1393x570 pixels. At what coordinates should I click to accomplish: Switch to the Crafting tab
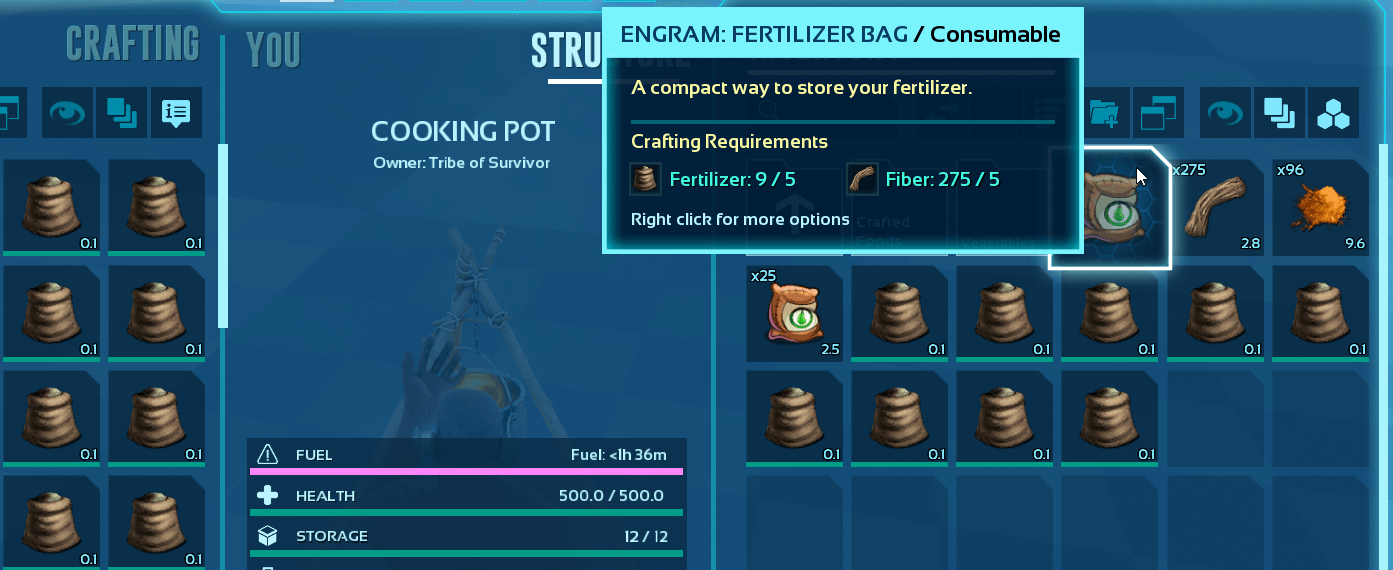tap(132, 44)
